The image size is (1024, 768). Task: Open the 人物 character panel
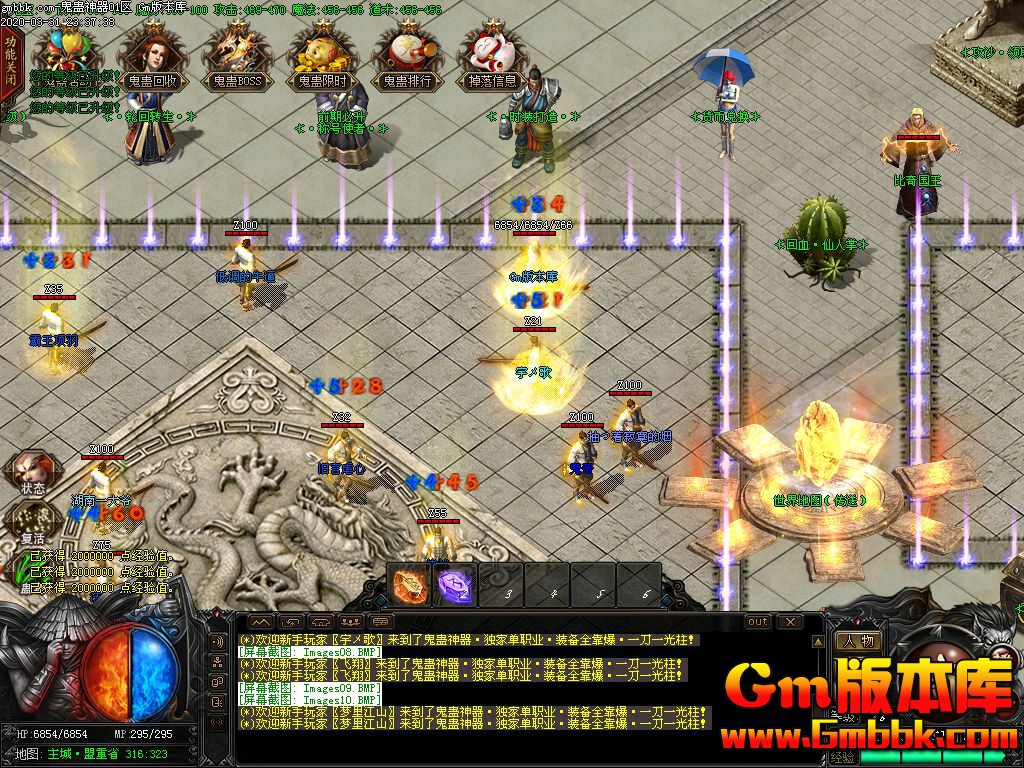(859, 641)
